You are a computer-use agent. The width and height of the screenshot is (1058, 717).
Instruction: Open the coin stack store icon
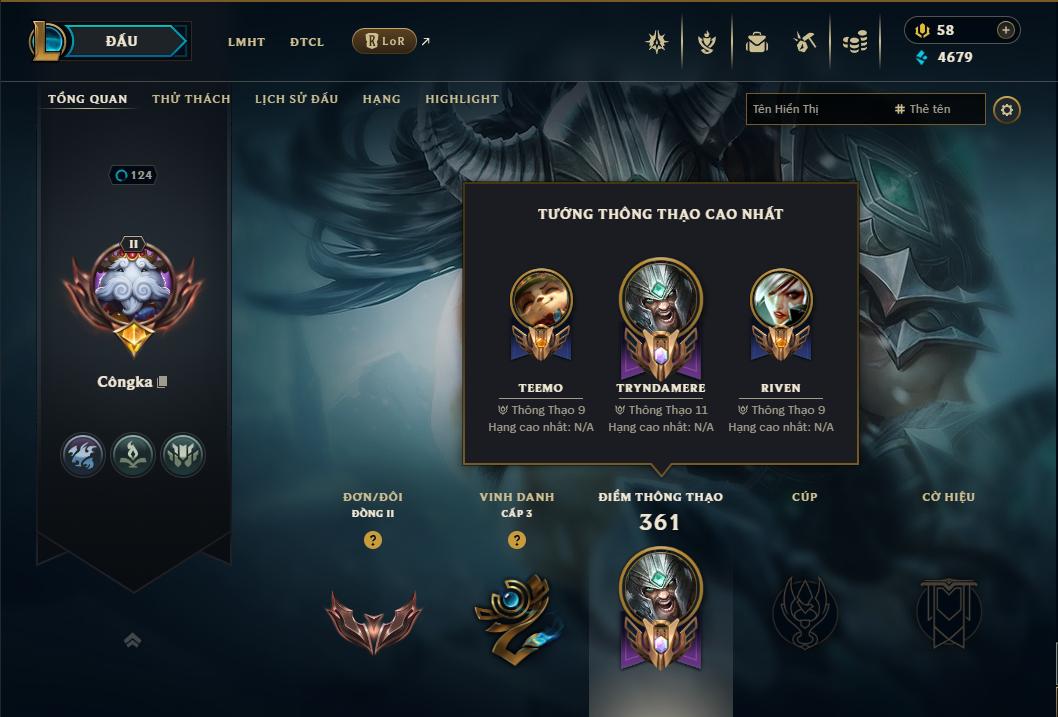click(x=854, y=42)
